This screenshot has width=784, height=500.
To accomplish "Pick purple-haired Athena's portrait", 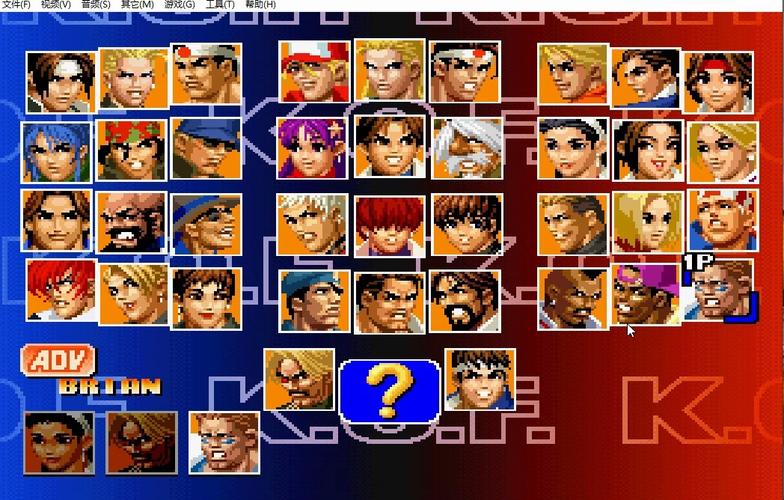I will point(314,148).
